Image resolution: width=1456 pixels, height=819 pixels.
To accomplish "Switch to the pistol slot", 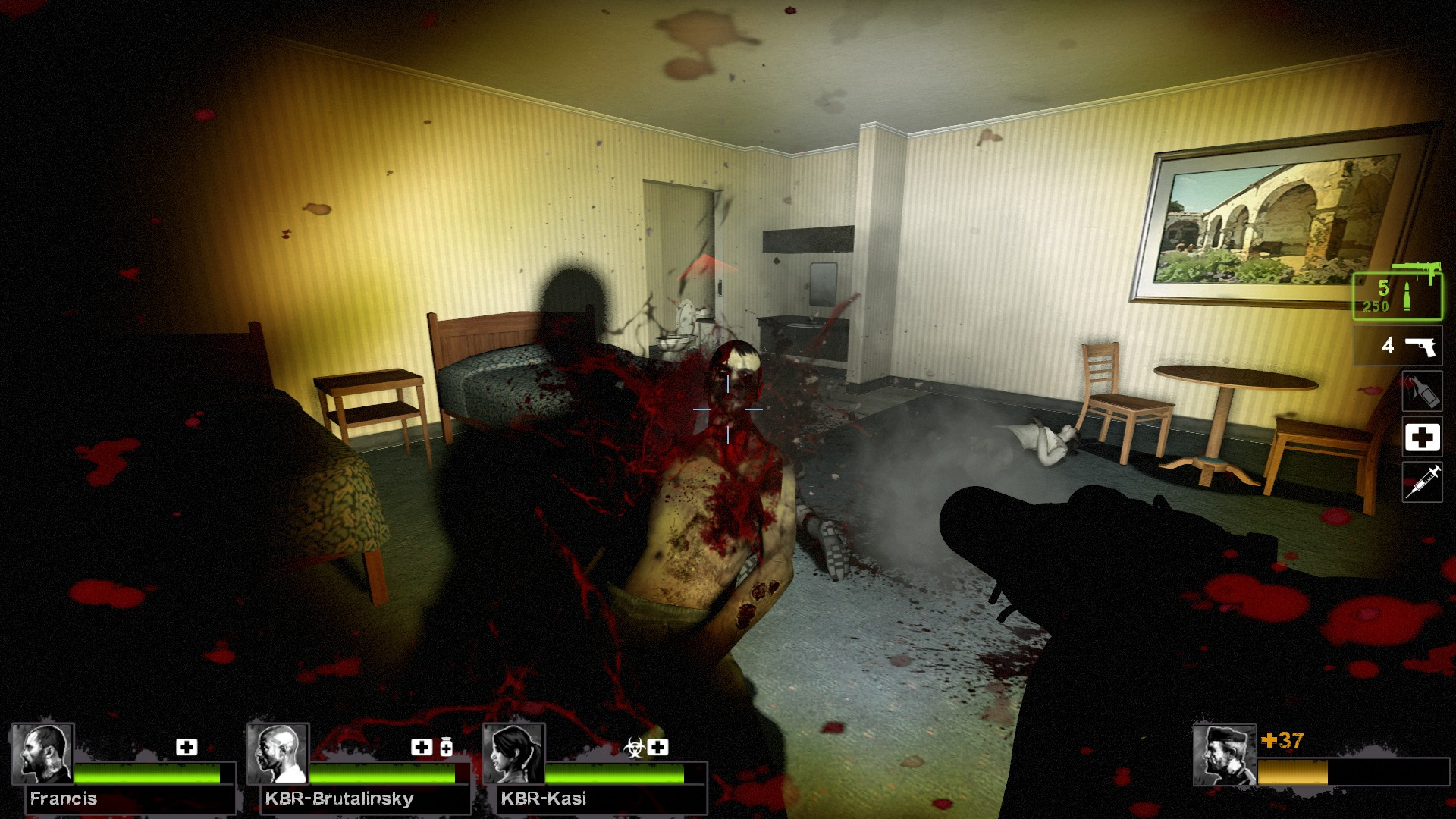I will coord(1398,346).
